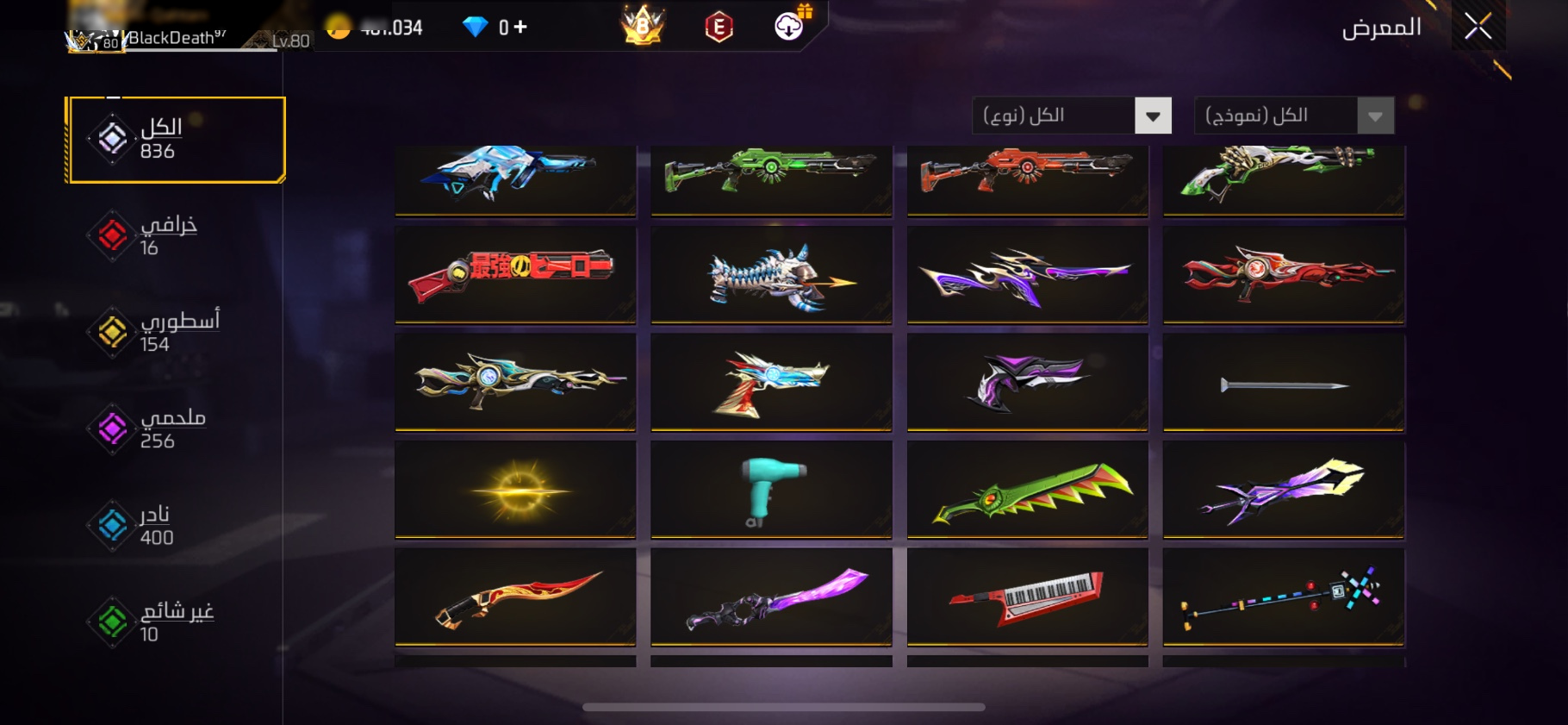1568x725 pixels.
Task: Select the glowing golden orb item
Action: pyautogui.click(x=515, y=490)
